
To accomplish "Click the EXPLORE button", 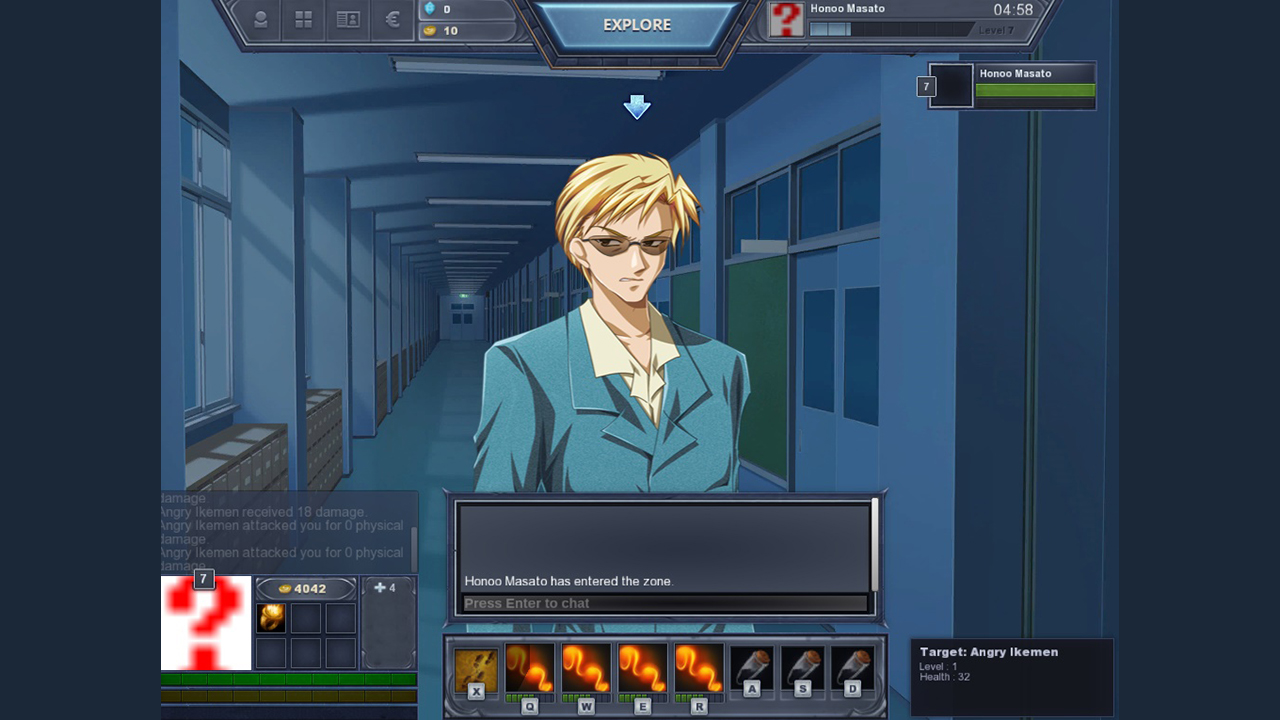I will 637,25.
